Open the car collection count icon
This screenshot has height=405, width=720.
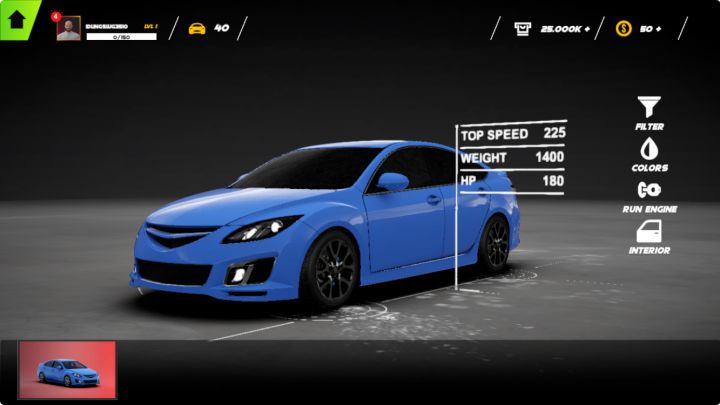pyautogui.click(x=197, y=28)
